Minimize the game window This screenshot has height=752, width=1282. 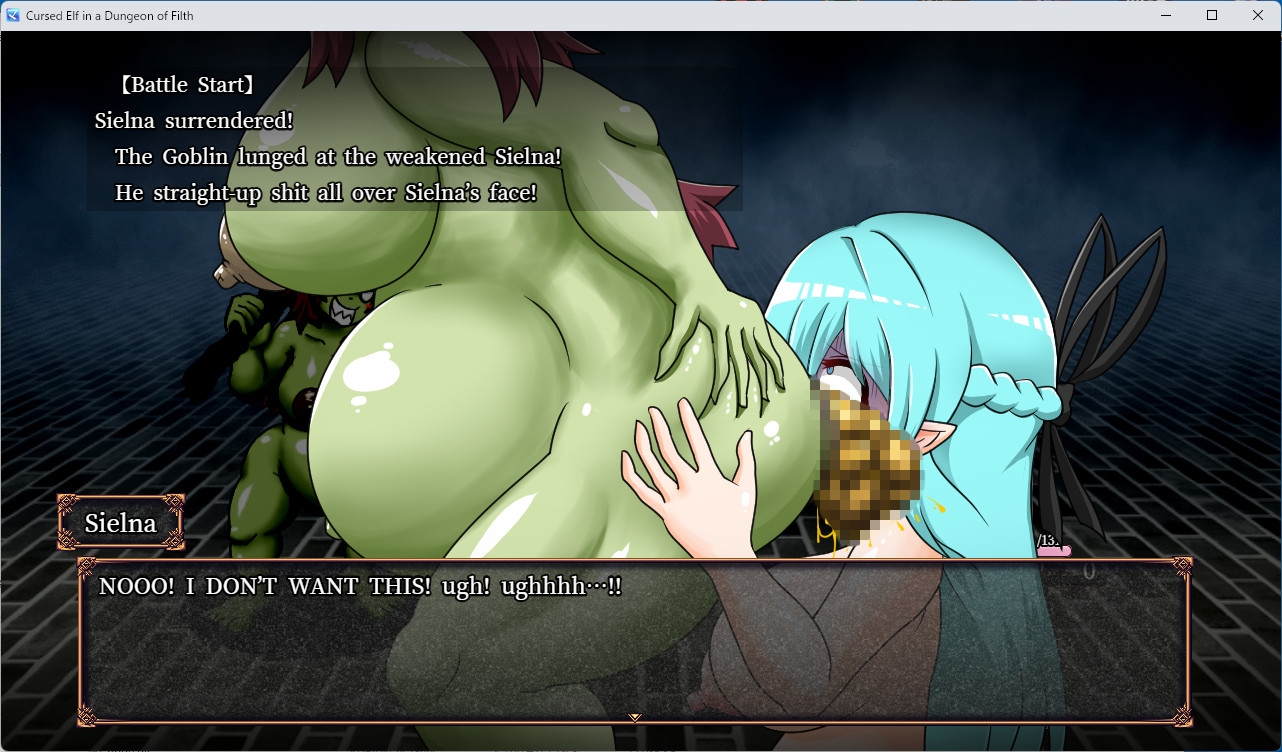[1165, 15]
